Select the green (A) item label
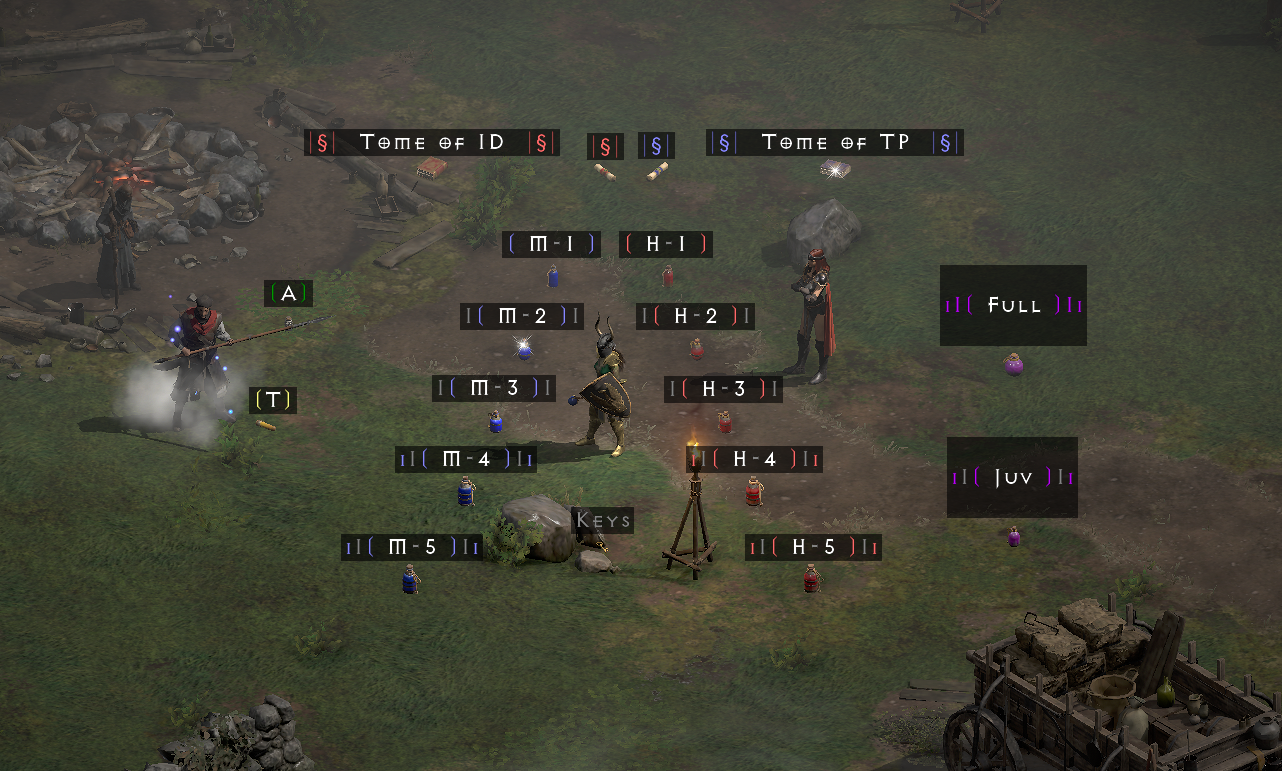The image size is (1282, 771). (x=289, y=293)
